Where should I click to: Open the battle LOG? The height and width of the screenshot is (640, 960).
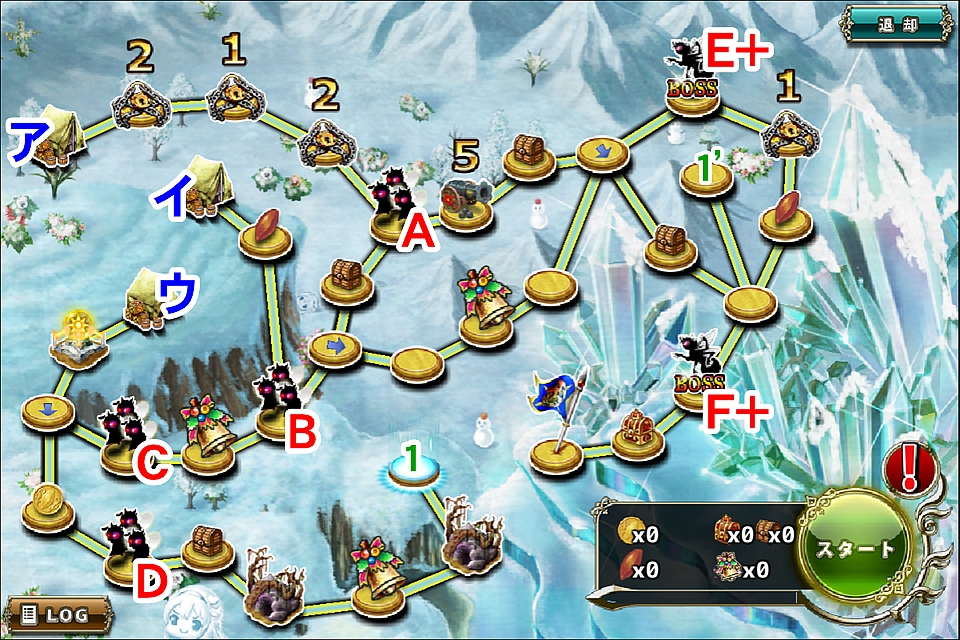pos(57,612)
